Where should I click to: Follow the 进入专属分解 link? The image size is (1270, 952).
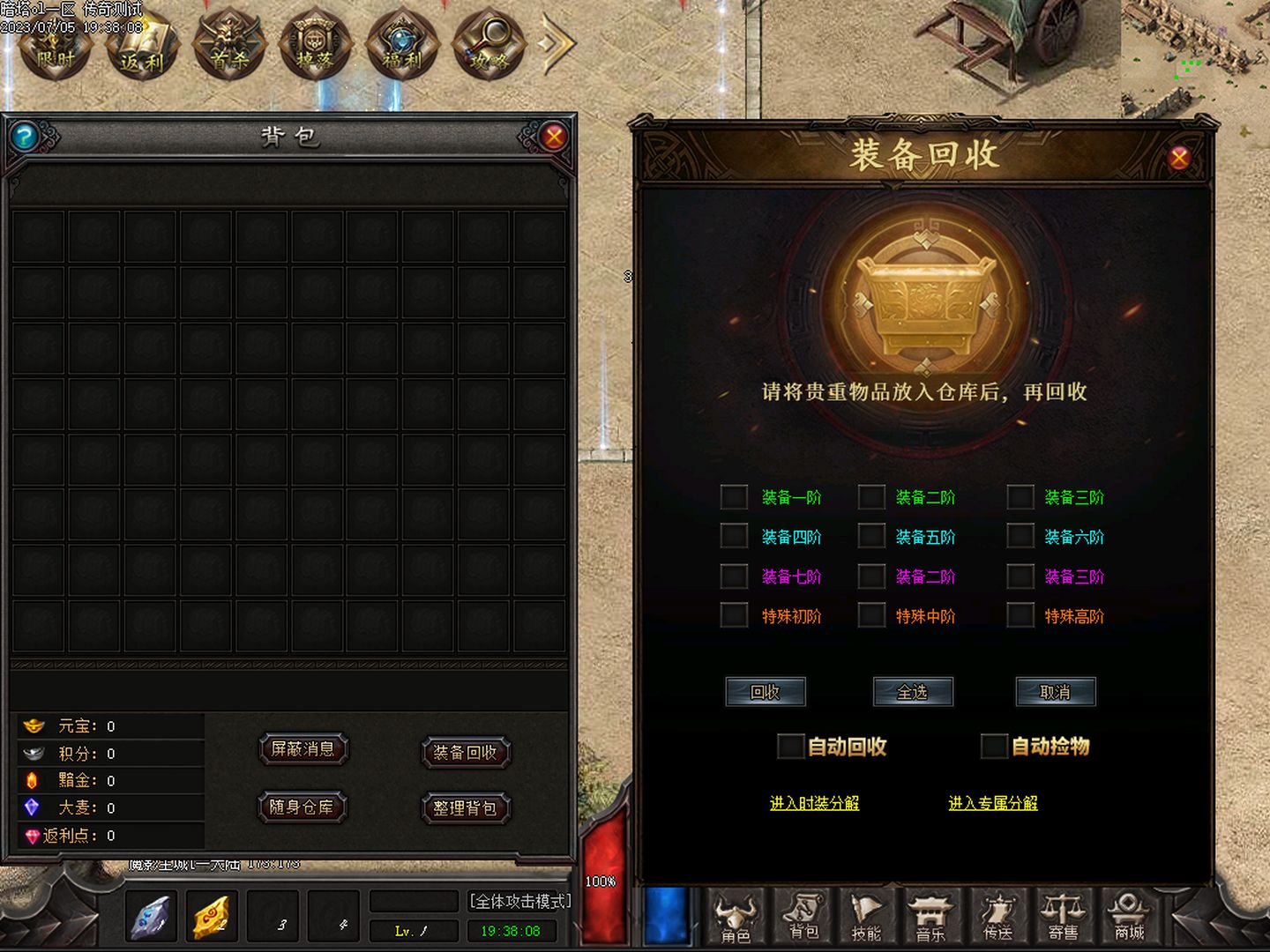point(993,803)
